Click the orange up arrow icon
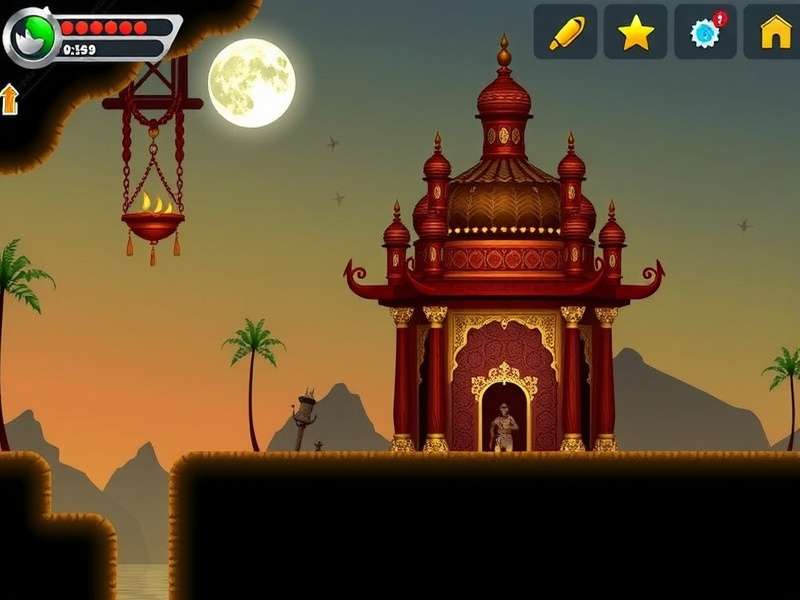 [x=10, y=98]
